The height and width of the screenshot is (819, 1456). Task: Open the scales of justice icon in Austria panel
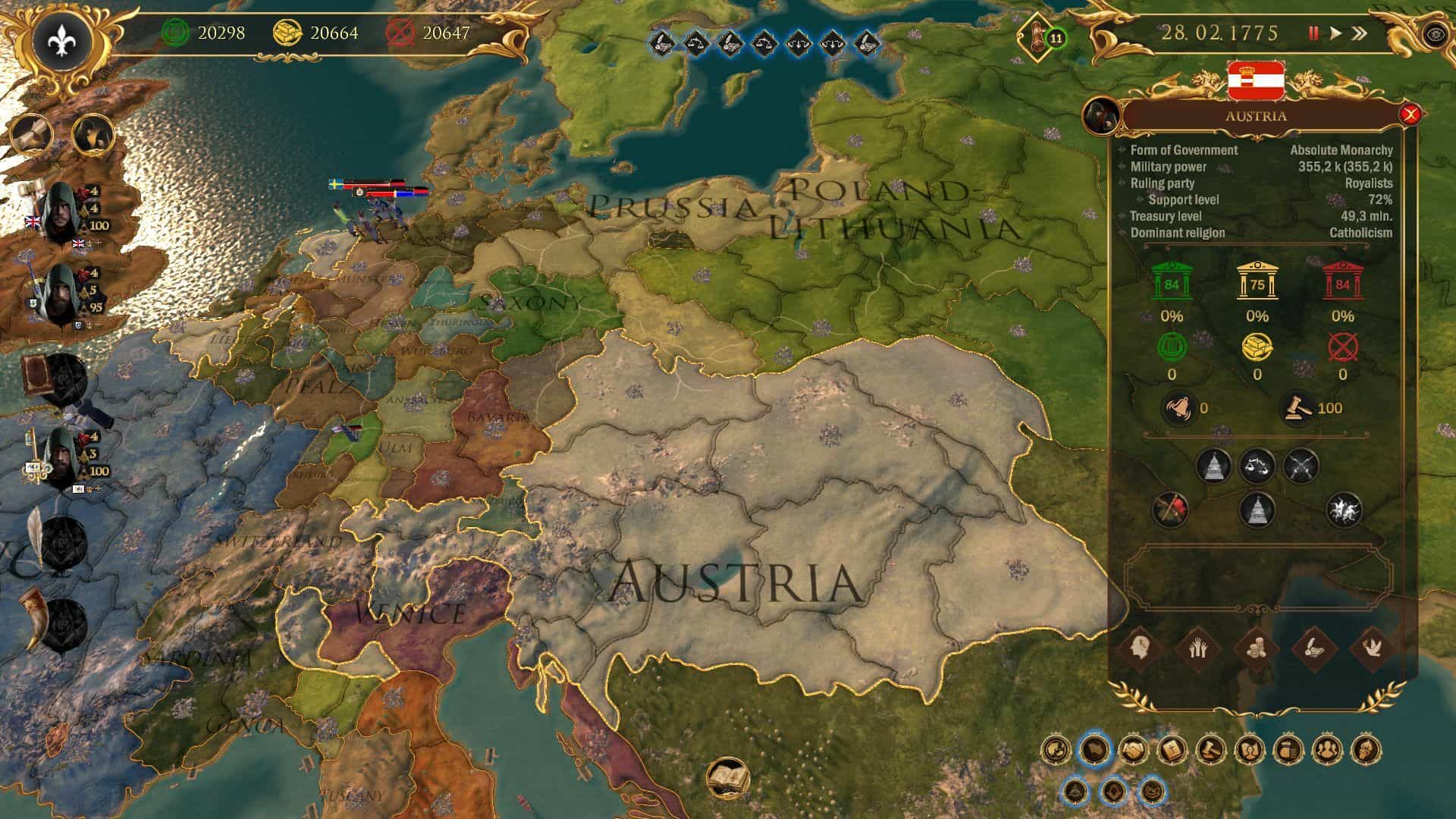point(1258,467)
